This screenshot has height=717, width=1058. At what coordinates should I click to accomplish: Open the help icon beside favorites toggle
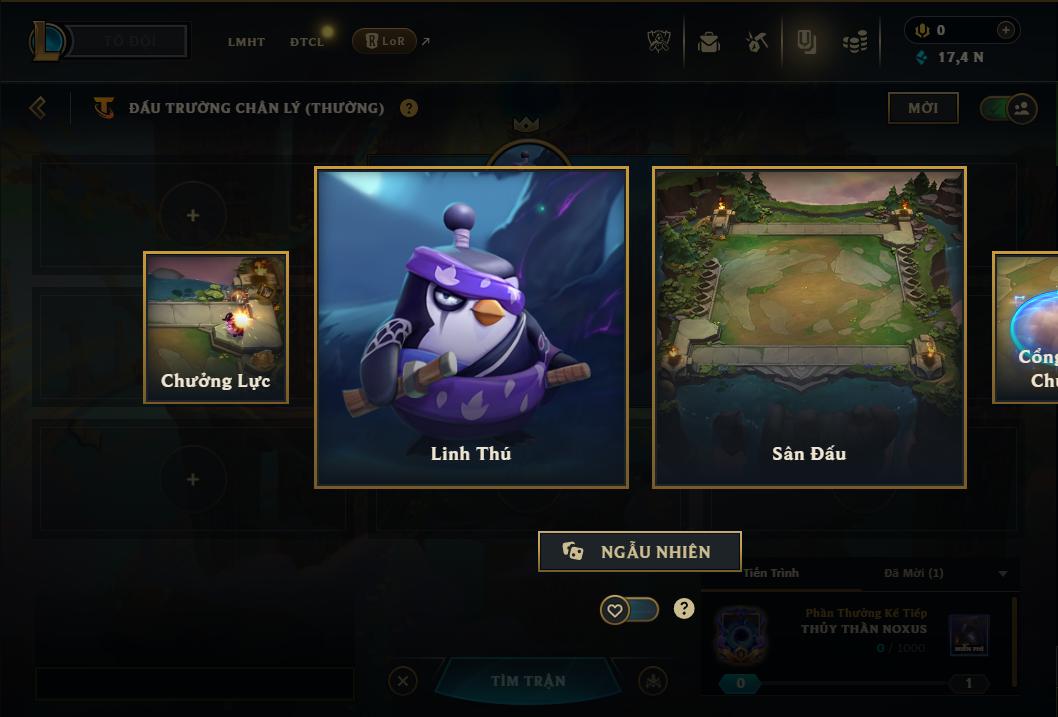[x=684, y=608]
